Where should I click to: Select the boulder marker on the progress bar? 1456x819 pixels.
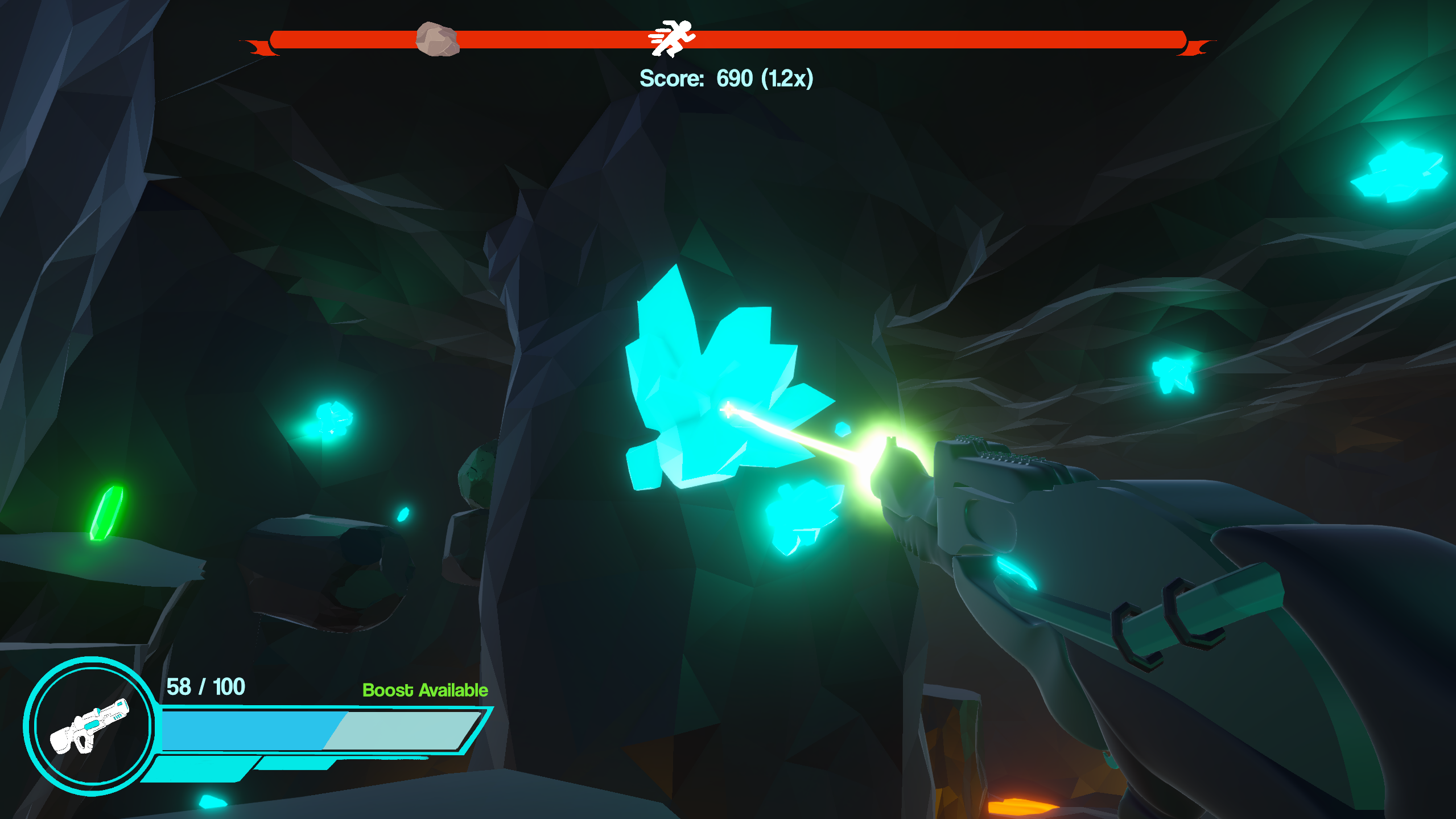(437, 39)
